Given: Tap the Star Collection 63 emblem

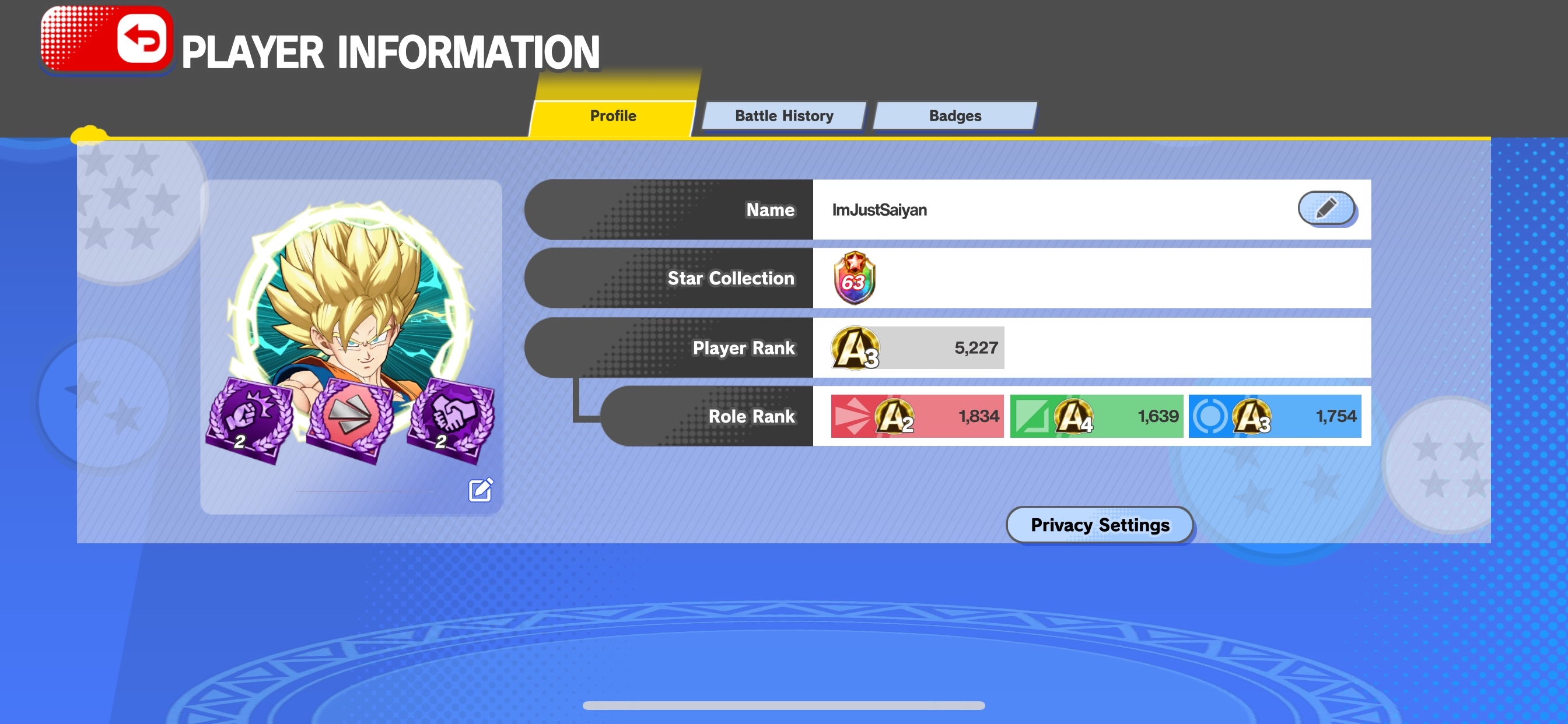Looking at the screenshot, I should point(854,278).
